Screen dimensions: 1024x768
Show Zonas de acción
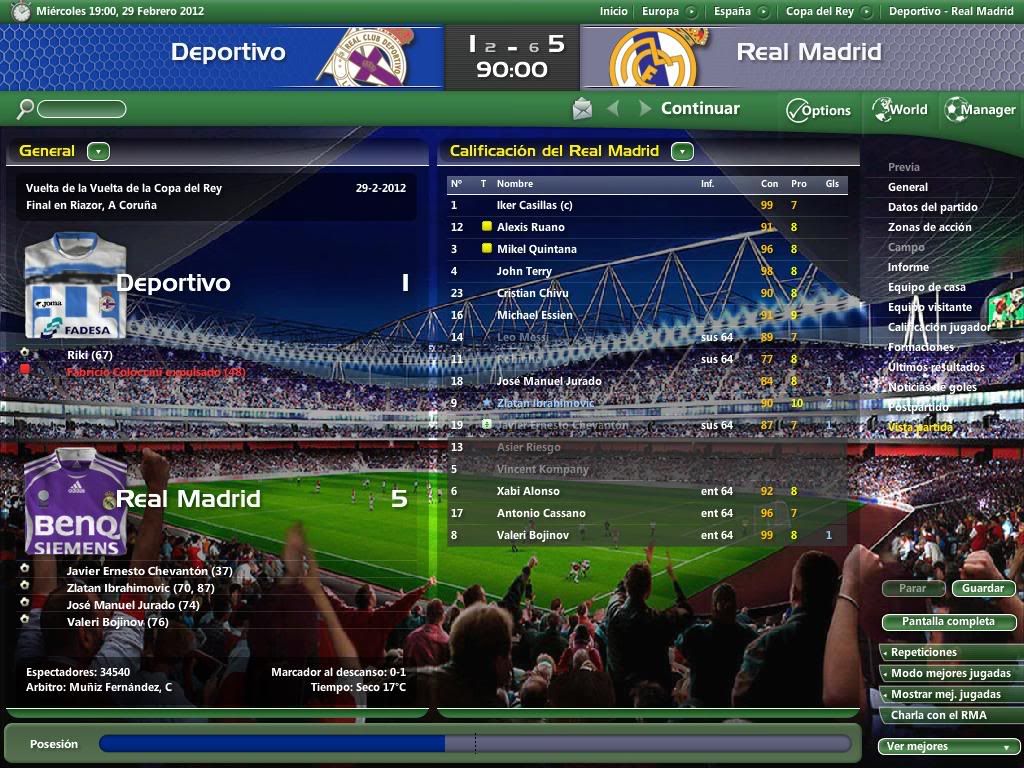[x=929, y=227]
